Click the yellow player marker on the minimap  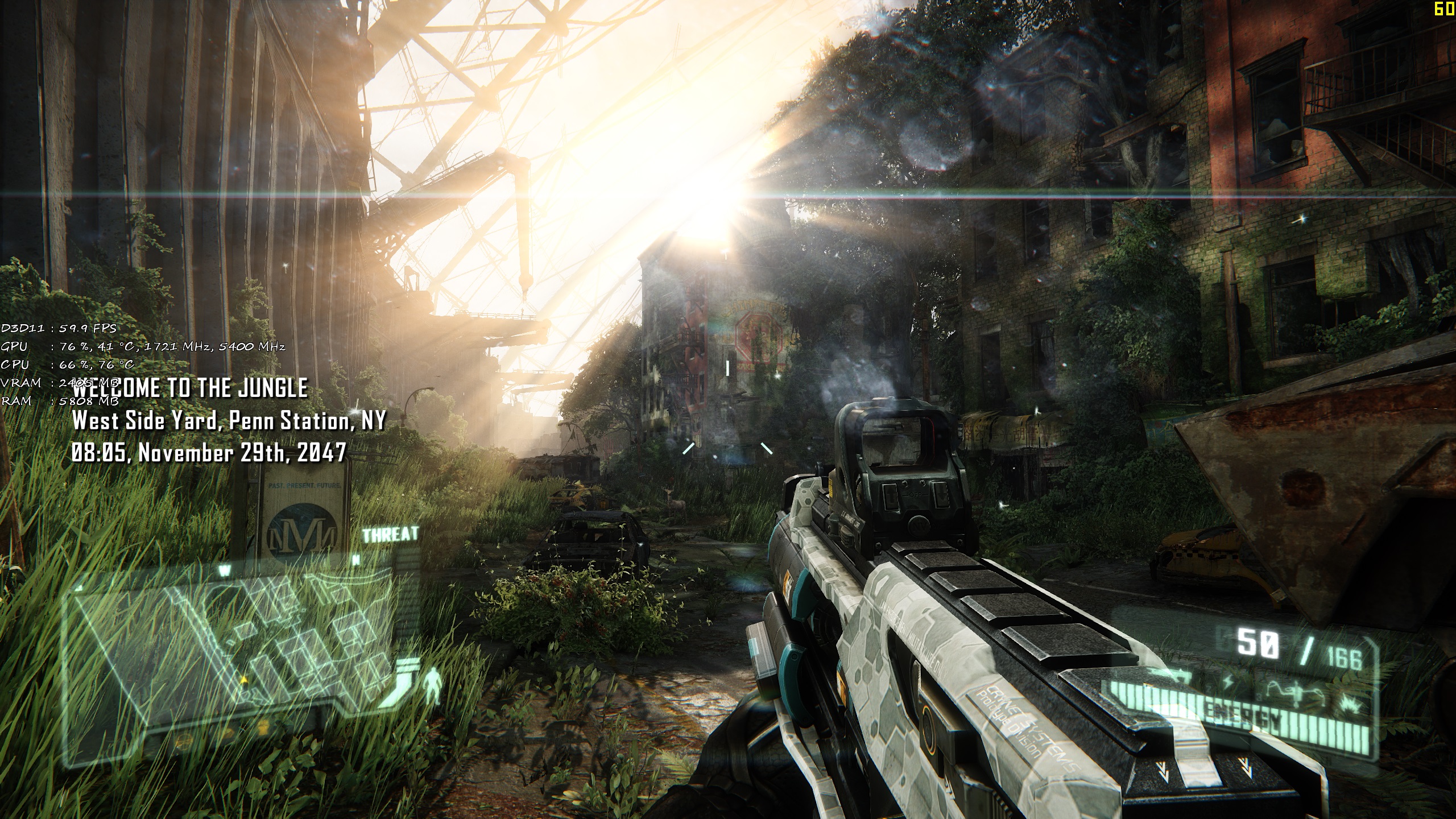click(x=244, y=682)
